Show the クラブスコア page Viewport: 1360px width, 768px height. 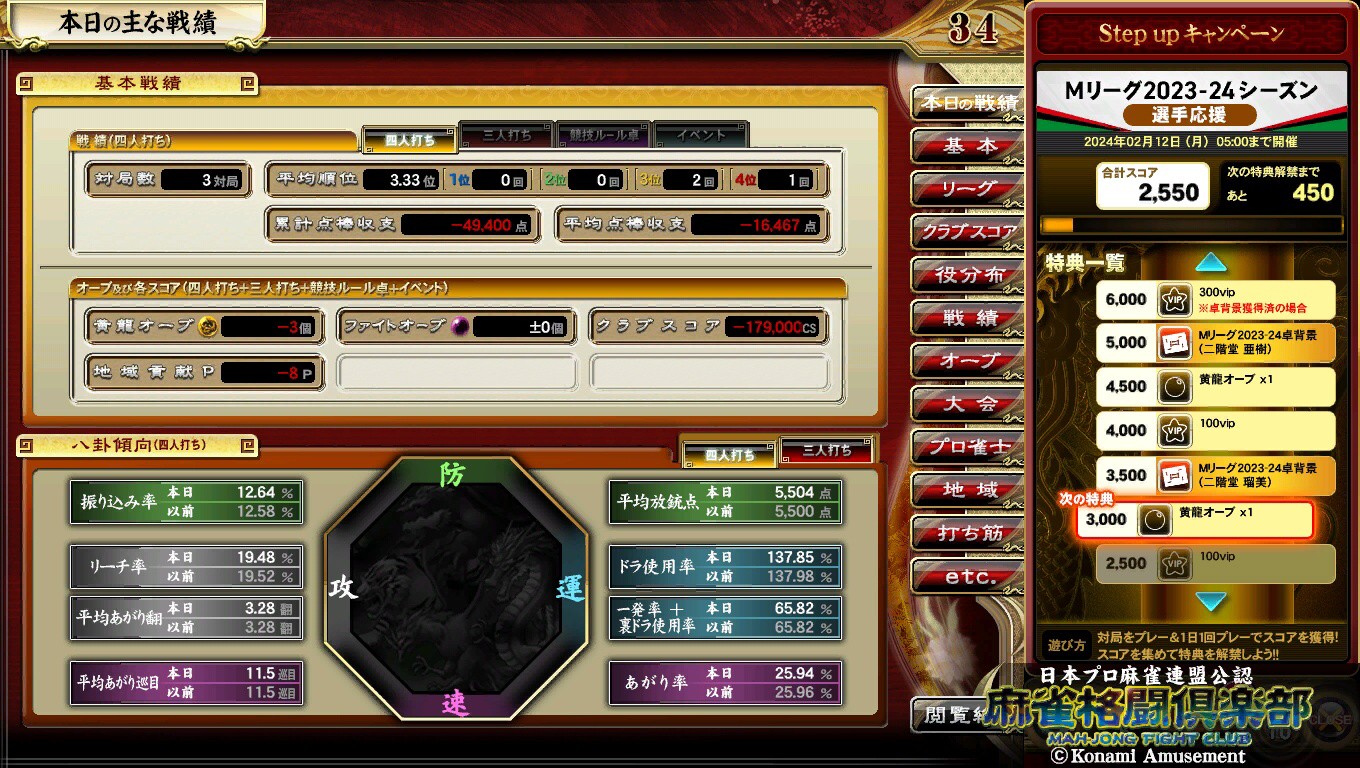pyautogui.click(x=968, y=232)
